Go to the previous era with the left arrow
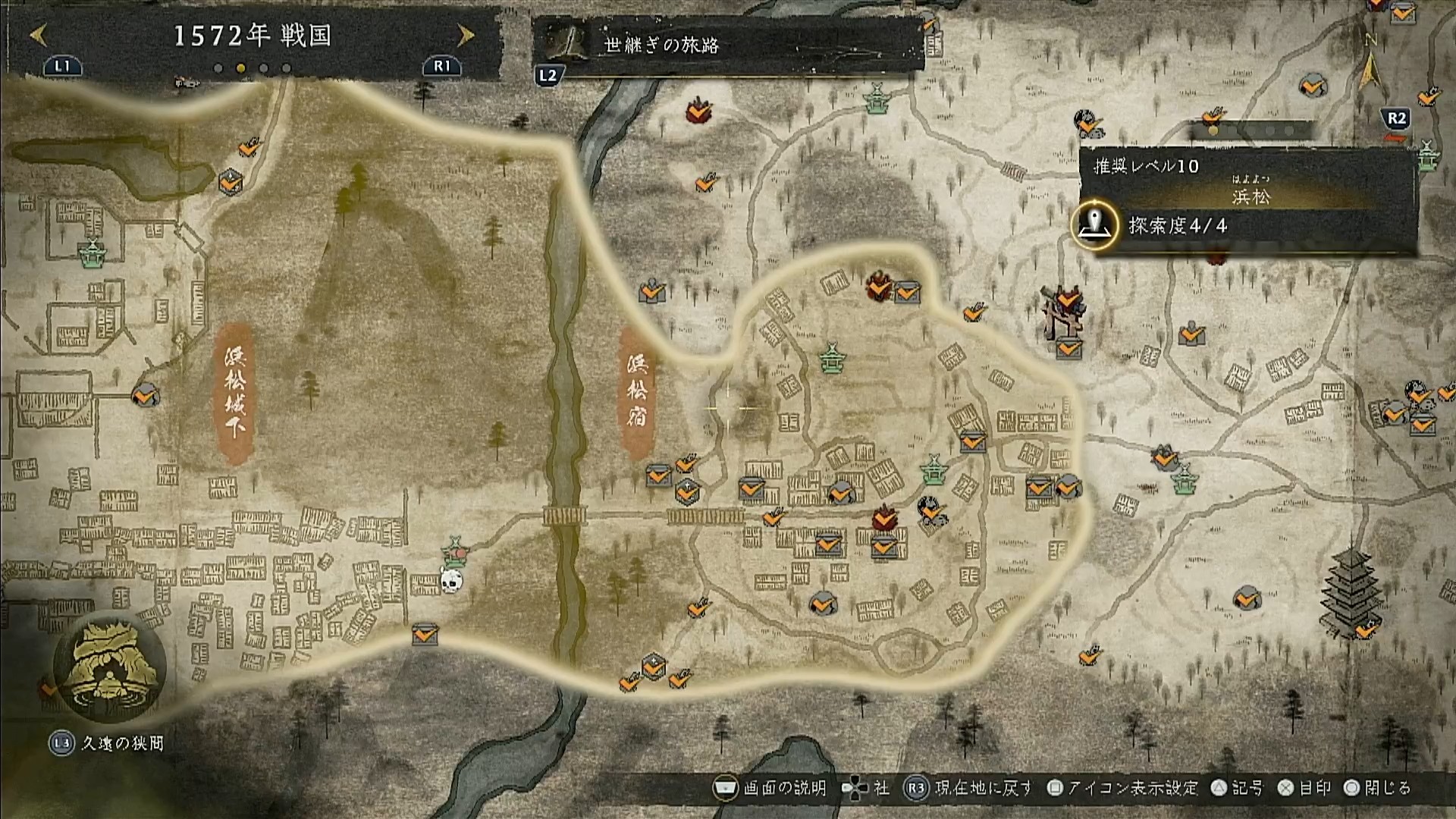1456x819 pixels. [39, 35]
